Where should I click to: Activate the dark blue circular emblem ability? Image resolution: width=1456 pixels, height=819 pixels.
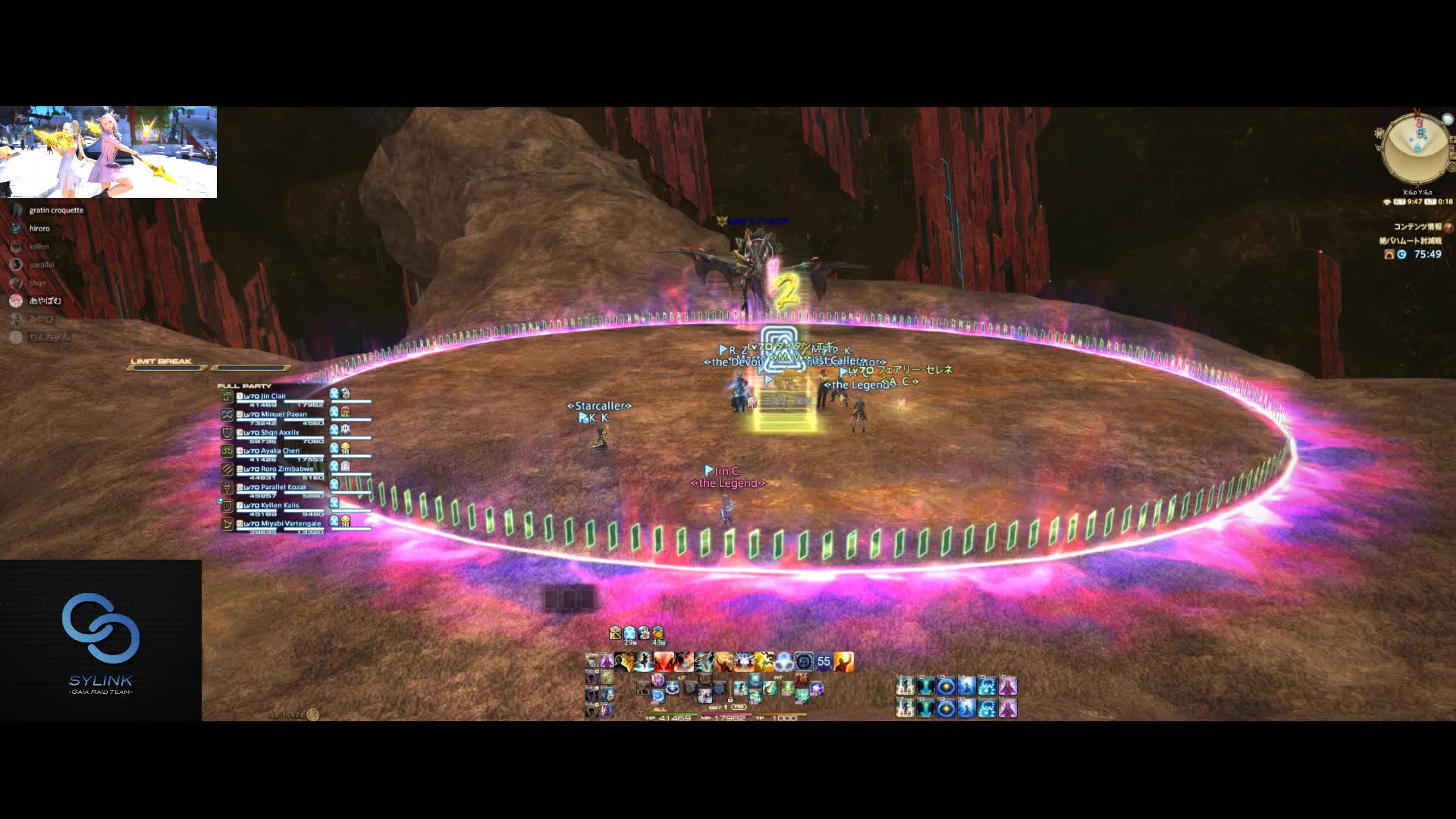point(804,662)
